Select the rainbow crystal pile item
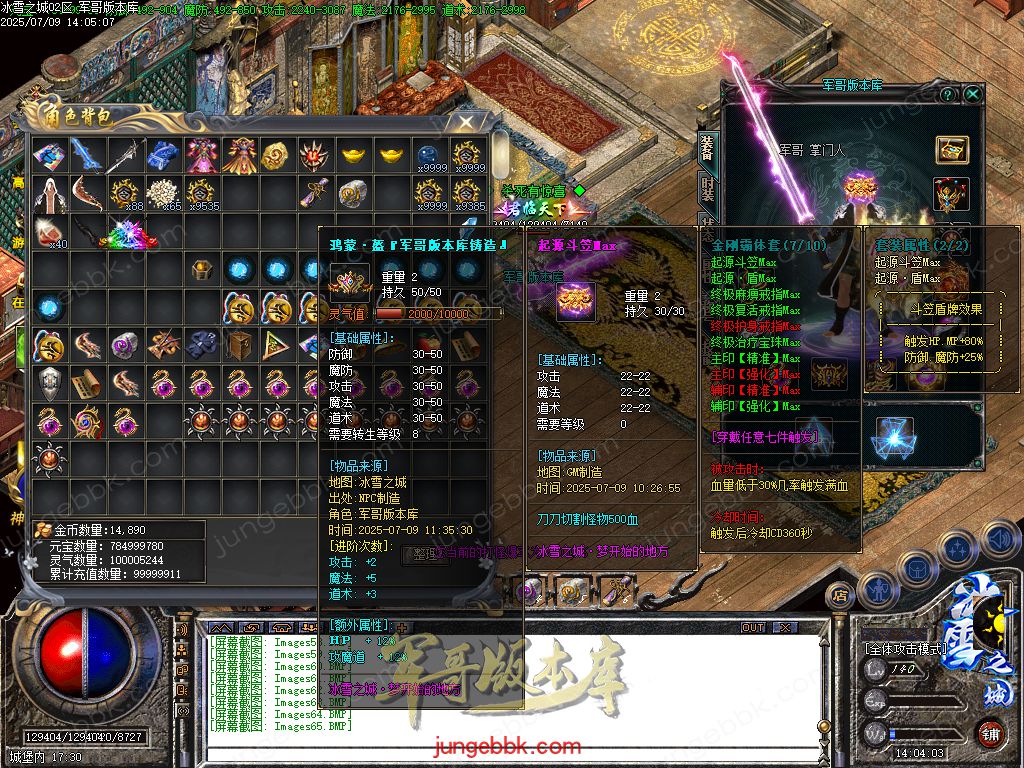Screen dimensions: 1024x768 pyautogui.click(x=130, y=233)
